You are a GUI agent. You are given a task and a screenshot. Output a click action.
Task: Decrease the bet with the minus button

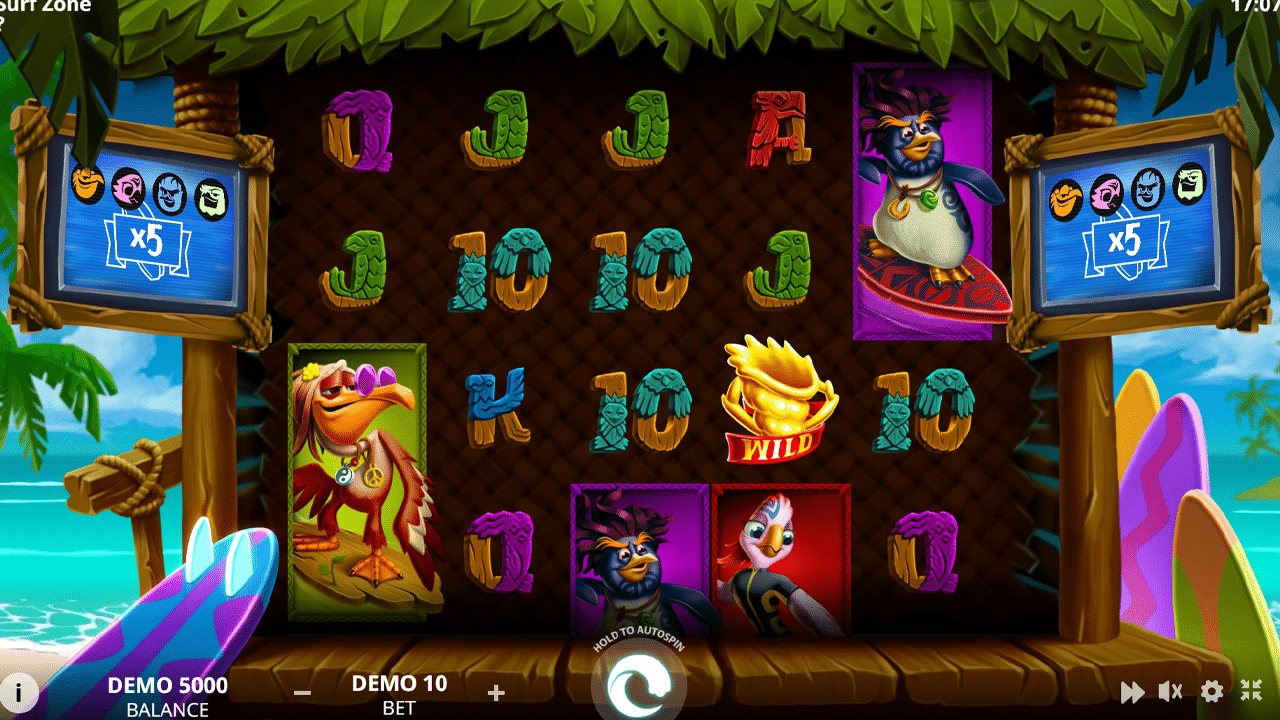click(303, 692)
